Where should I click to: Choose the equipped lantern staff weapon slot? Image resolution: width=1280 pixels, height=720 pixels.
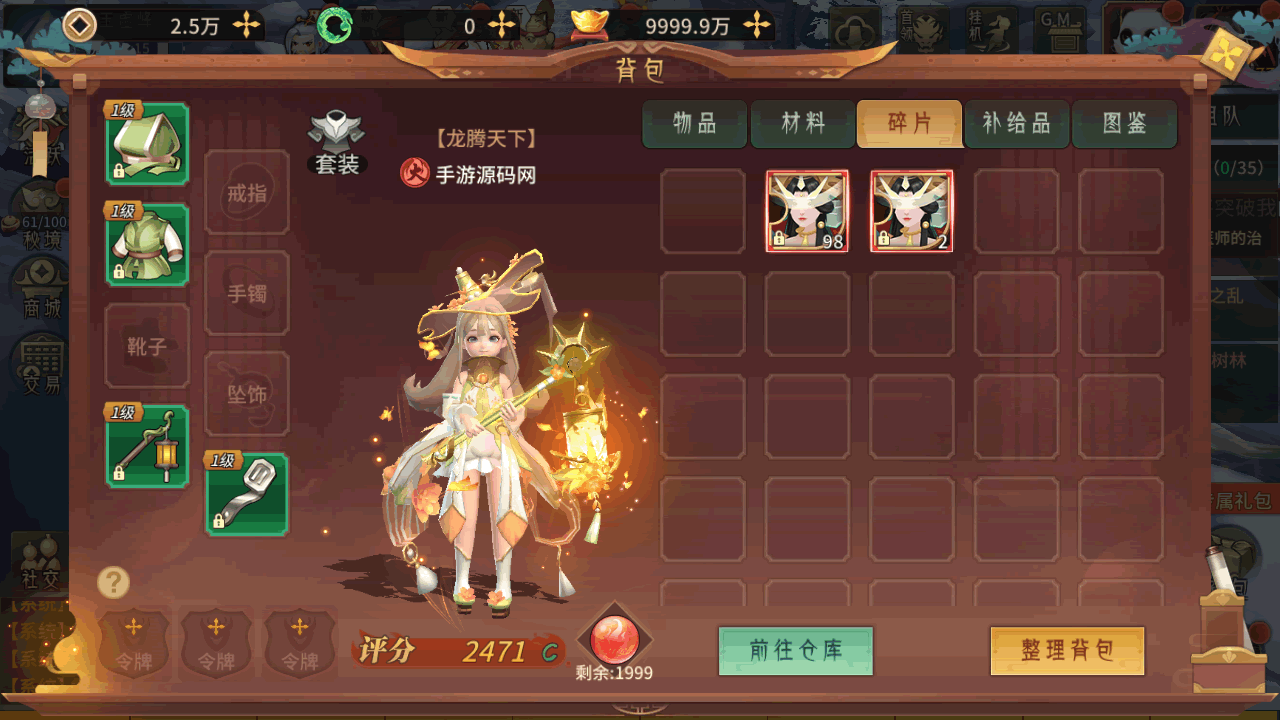147,446
